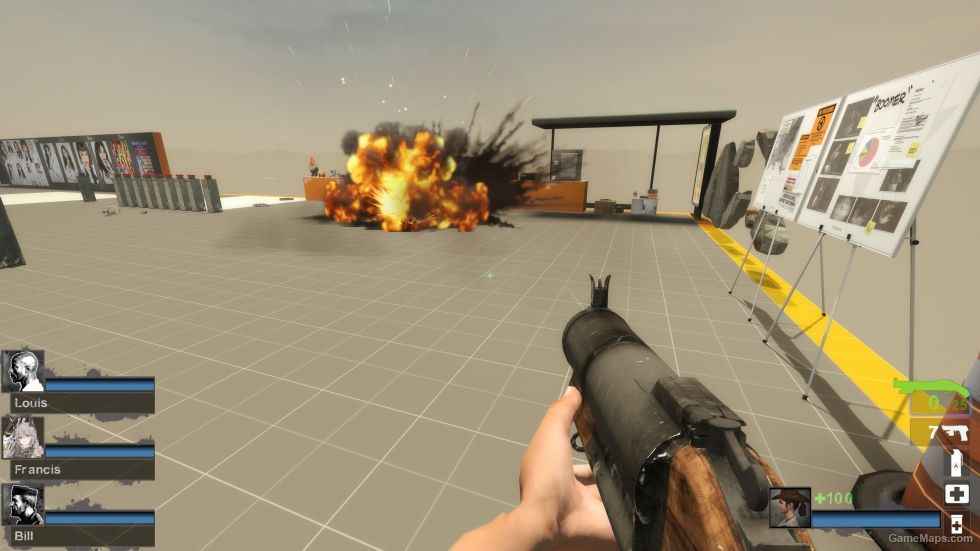
Task: Click the cowboy-hat player portrait
Action: point(790,507)
